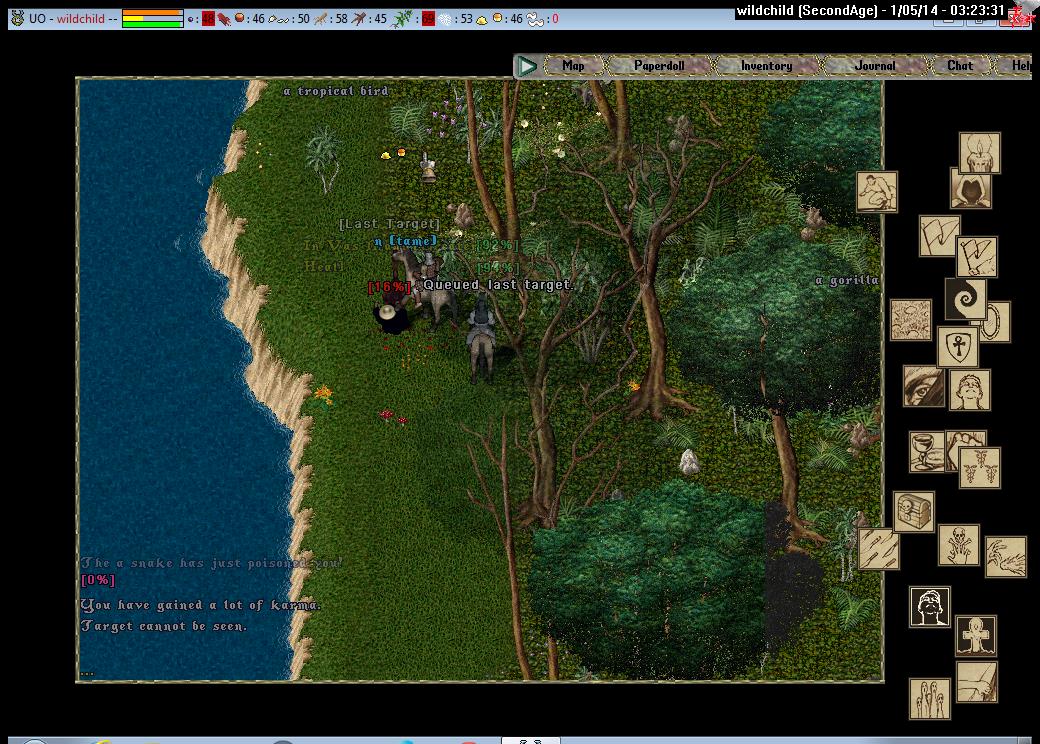This screenshot has width=1040, height=744.
Task: Open the Help menu
Action: [1020, 66]
